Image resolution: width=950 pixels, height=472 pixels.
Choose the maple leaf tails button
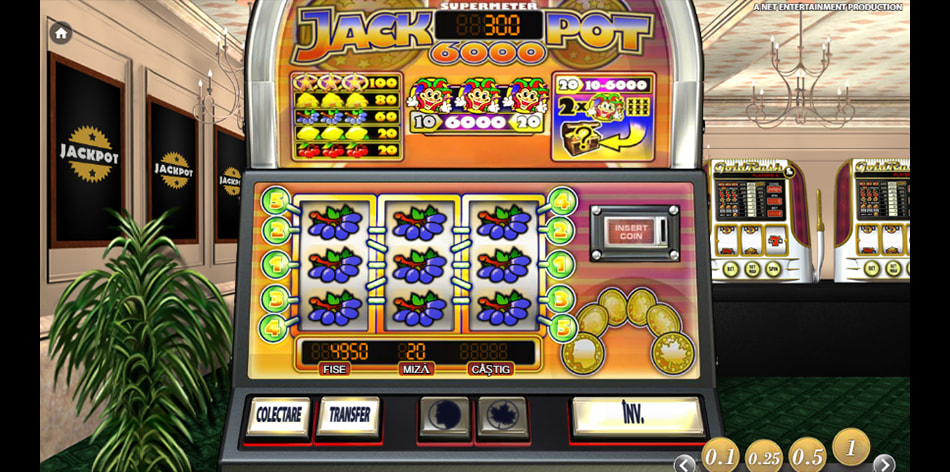pyautogui.click(x=501, y=416)
